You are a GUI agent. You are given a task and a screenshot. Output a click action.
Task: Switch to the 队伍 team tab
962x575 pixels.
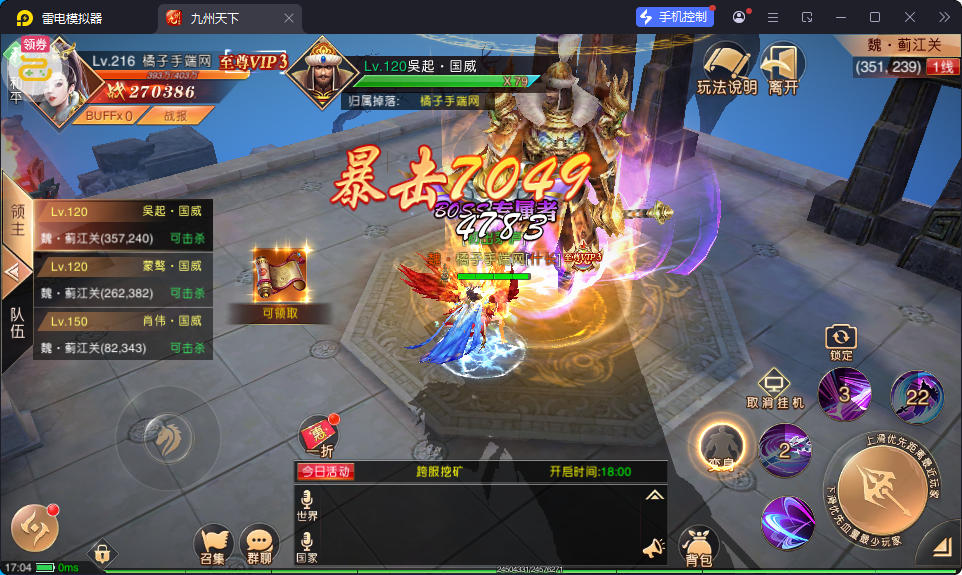17,322
